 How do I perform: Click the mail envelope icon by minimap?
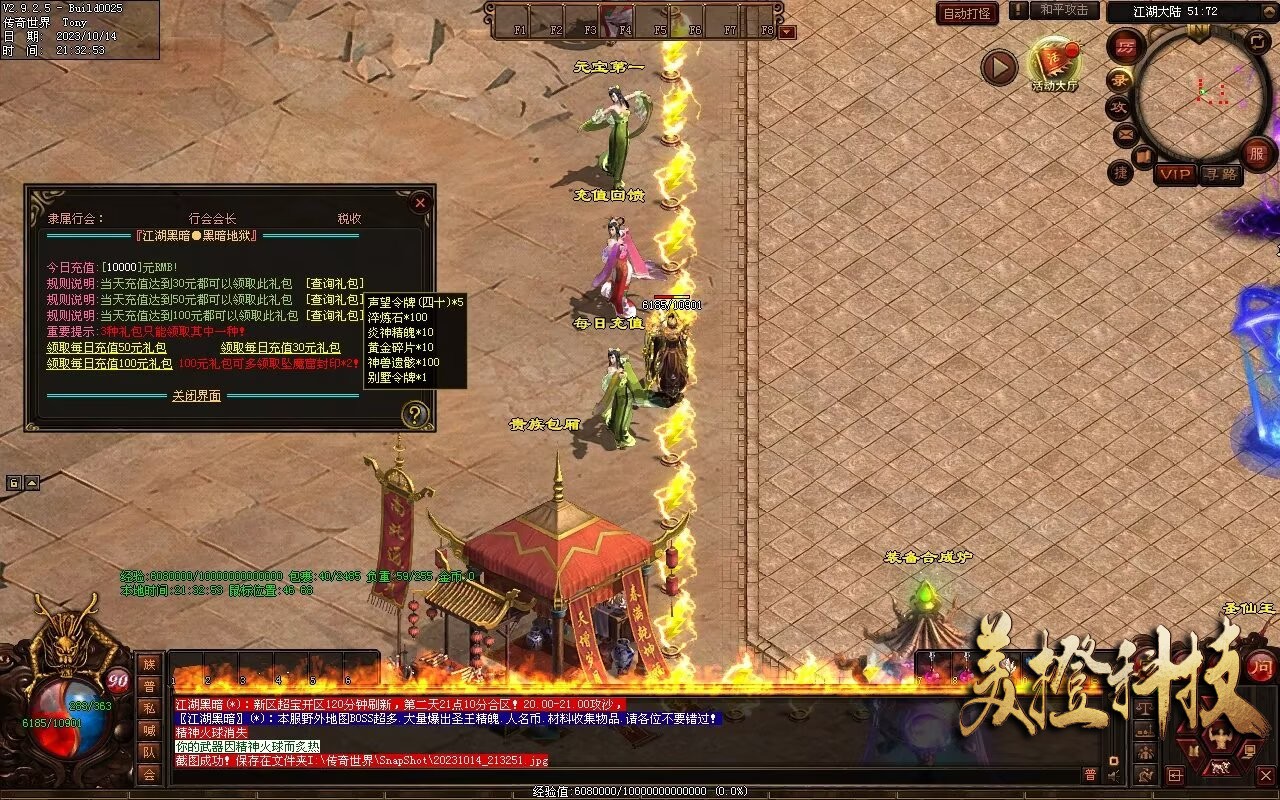[1125, 133]
